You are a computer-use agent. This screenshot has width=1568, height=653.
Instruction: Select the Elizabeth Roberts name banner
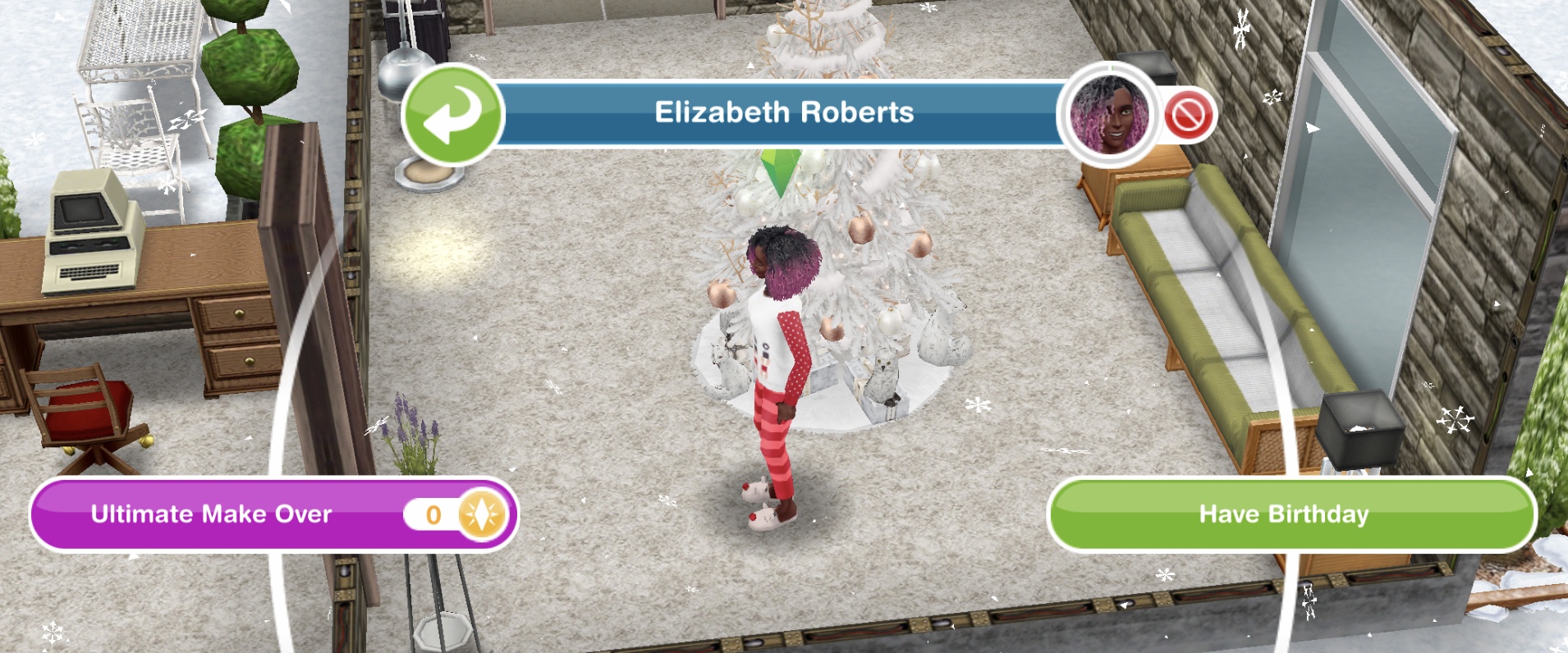pos(783,113)
